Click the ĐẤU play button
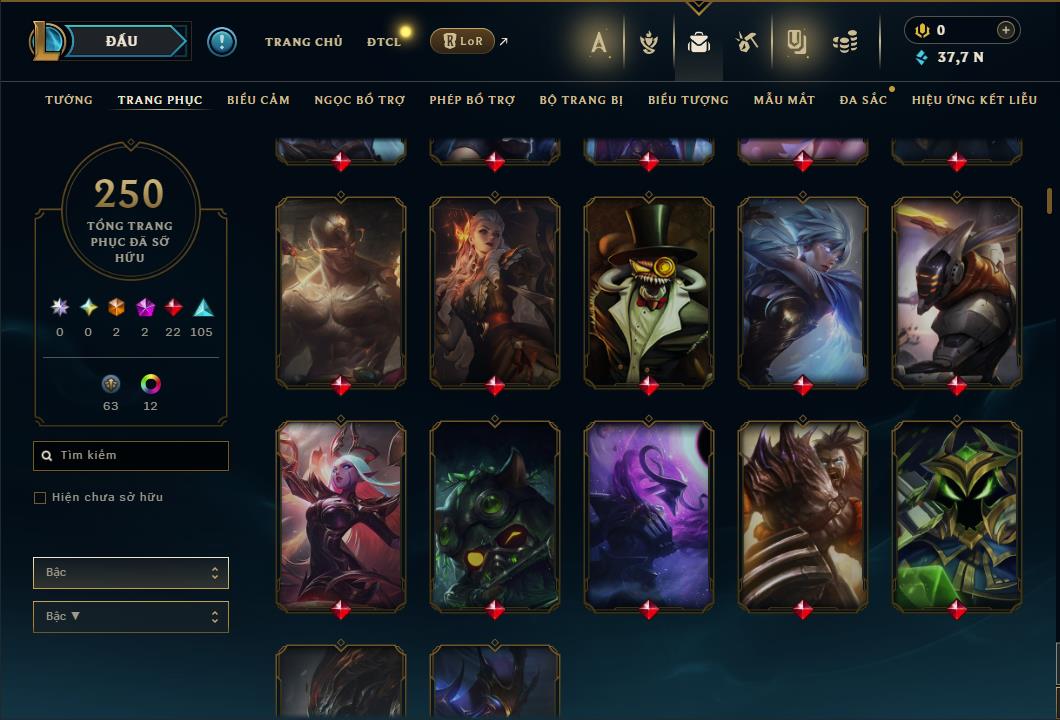 122,41
